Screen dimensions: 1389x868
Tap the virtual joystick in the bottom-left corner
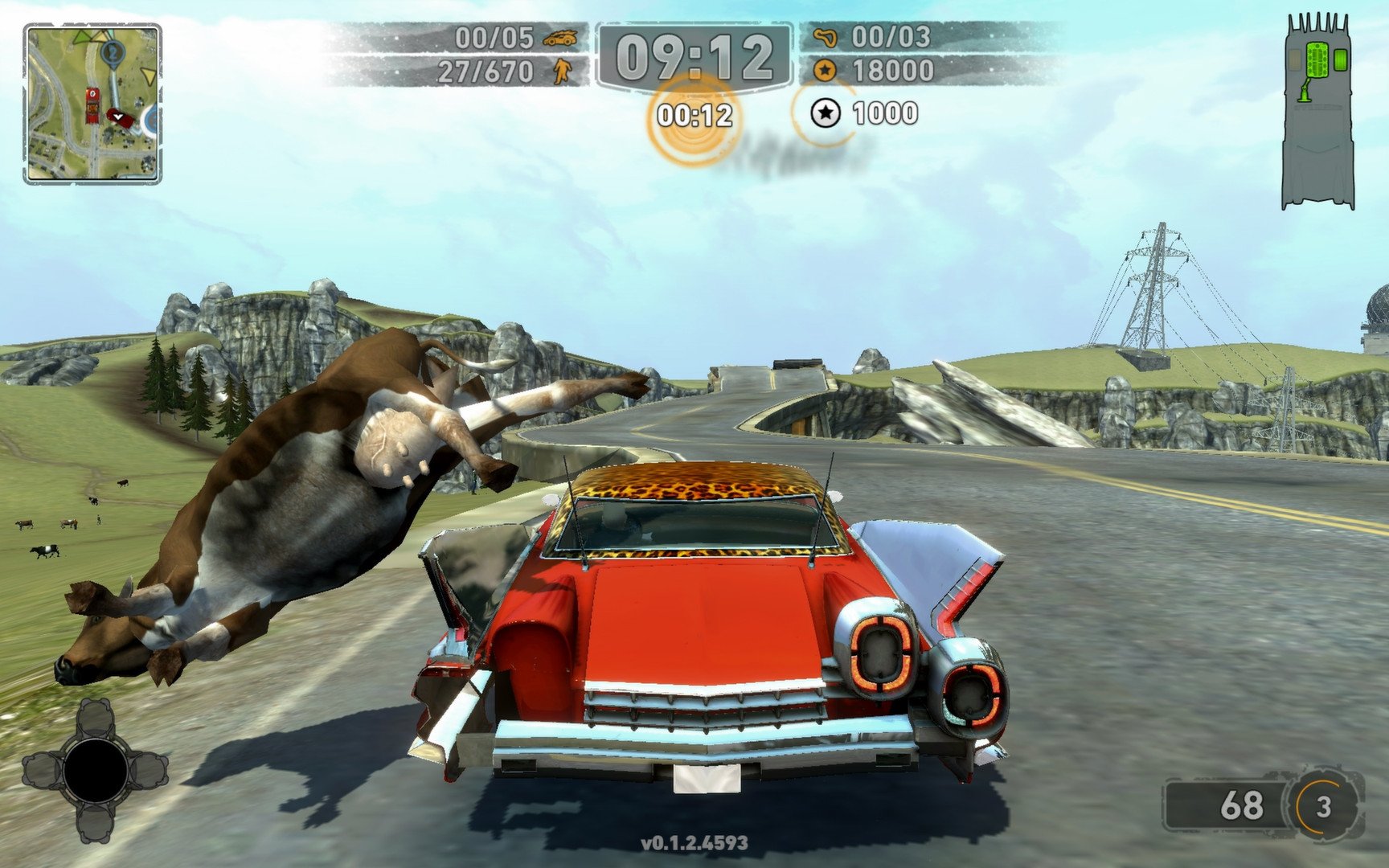coord(96,772)
